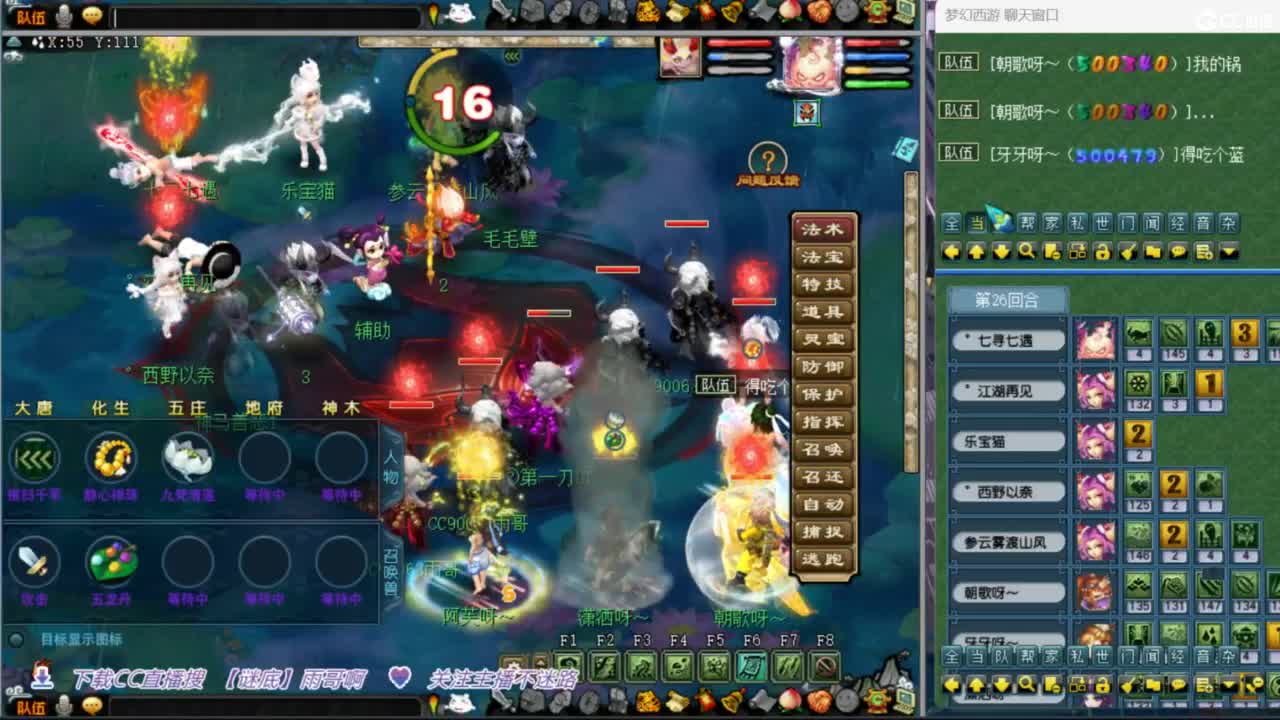Toggle 自动 auto-battle in the command menu
Viewport: 1280px width, 720px height.
(x=824, y=504)
